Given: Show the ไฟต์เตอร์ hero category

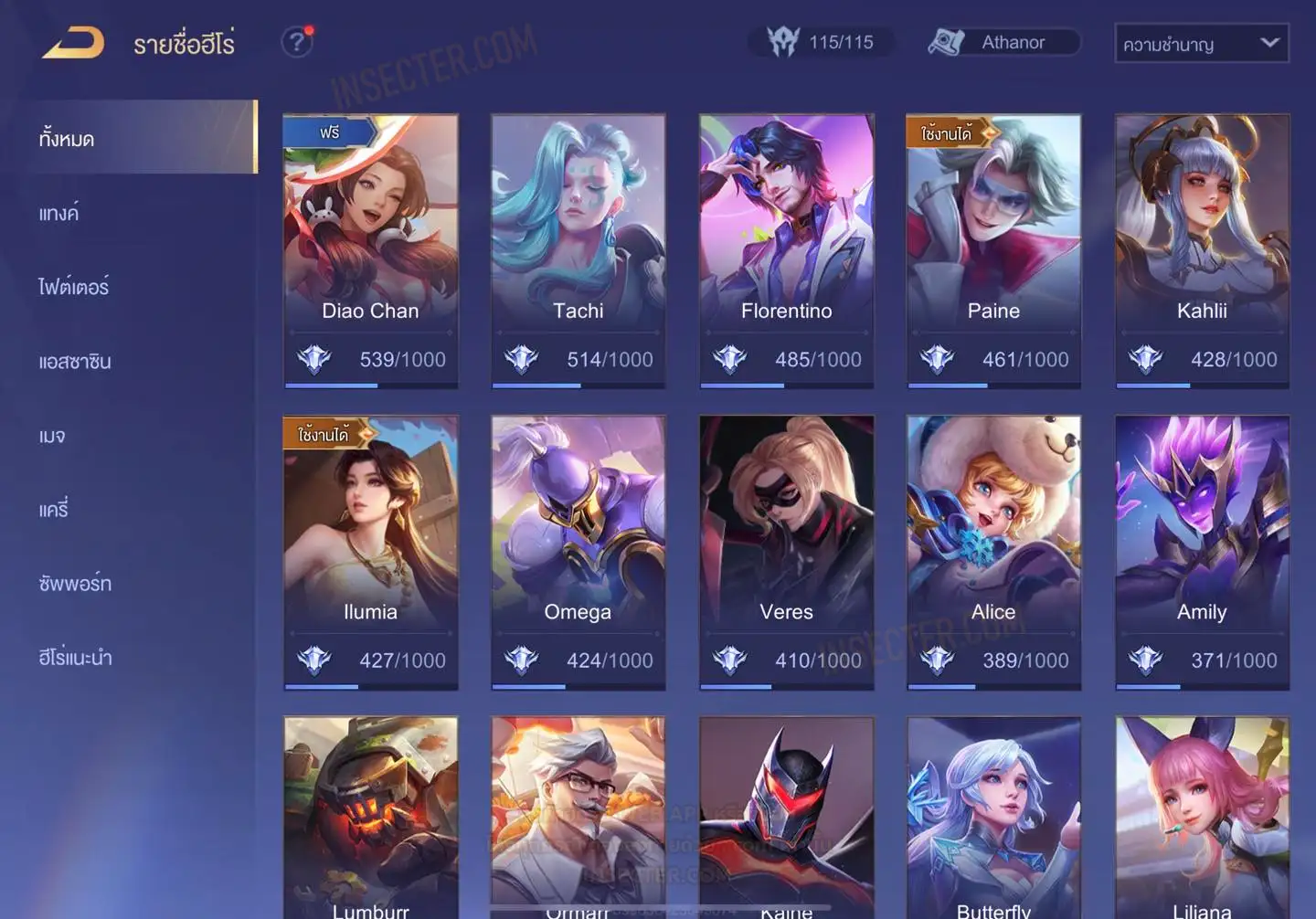Looking at the screenshot, I should [74, 287].
